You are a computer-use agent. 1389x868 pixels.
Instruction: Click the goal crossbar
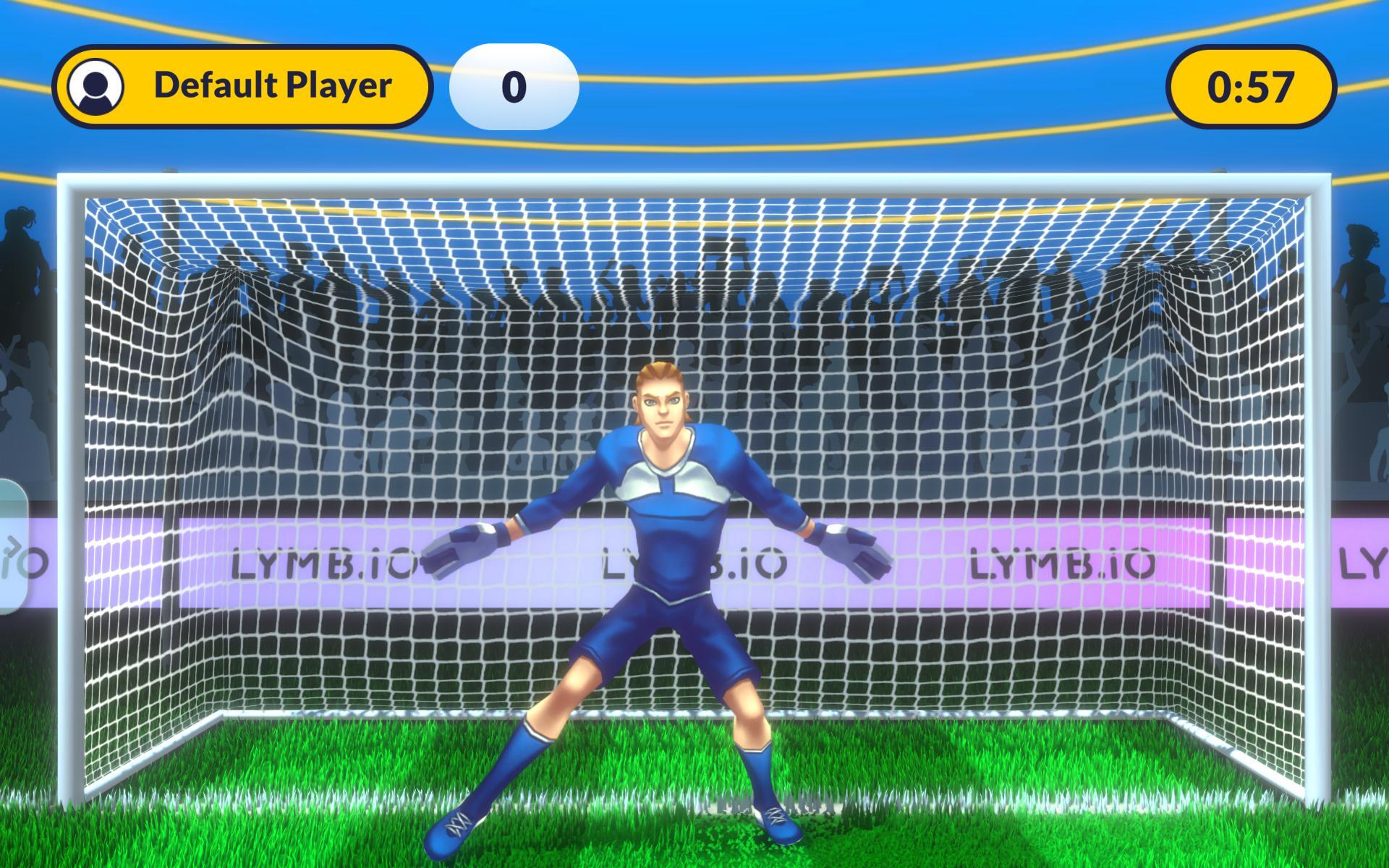[694, 184]
